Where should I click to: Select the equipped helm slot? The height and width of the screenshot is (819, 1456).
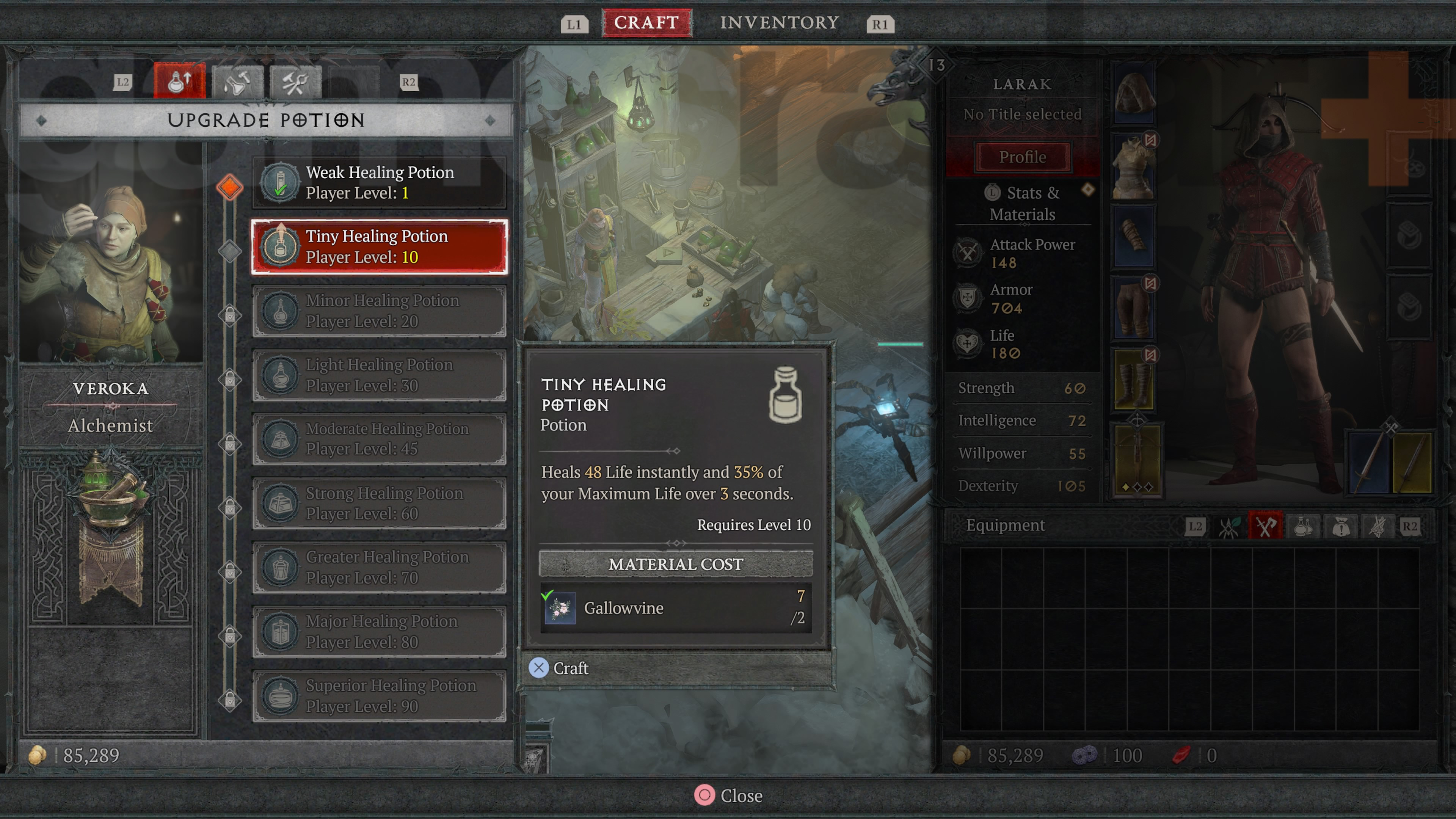click(x=1134, y=93)
